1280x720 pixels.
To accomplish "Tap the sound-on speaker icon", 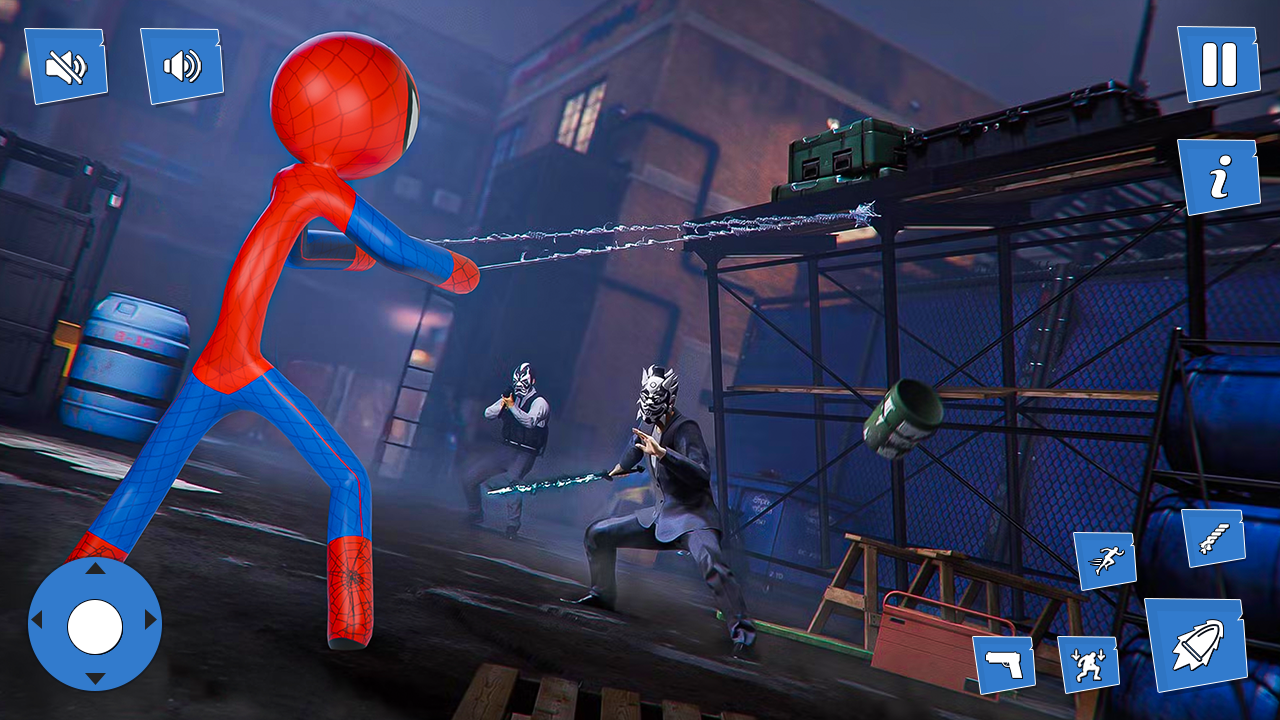I will 182,64.
